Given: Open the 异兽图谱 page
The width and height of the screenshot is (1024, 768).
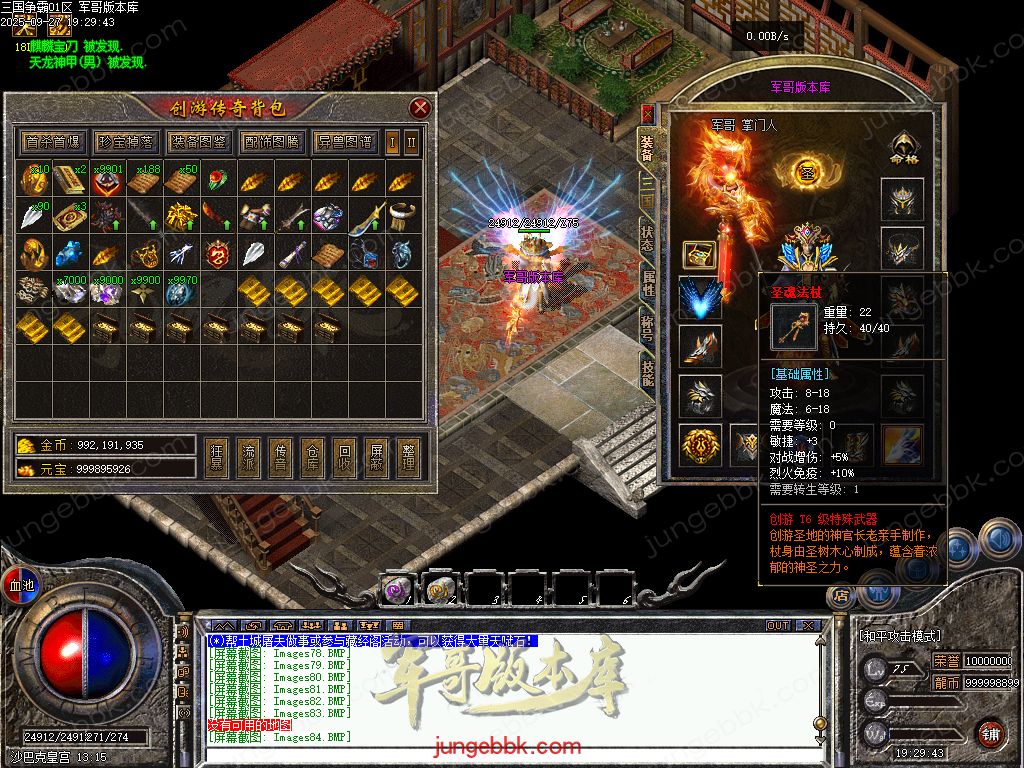Looking at the screenshot, I should click(344, 142).
